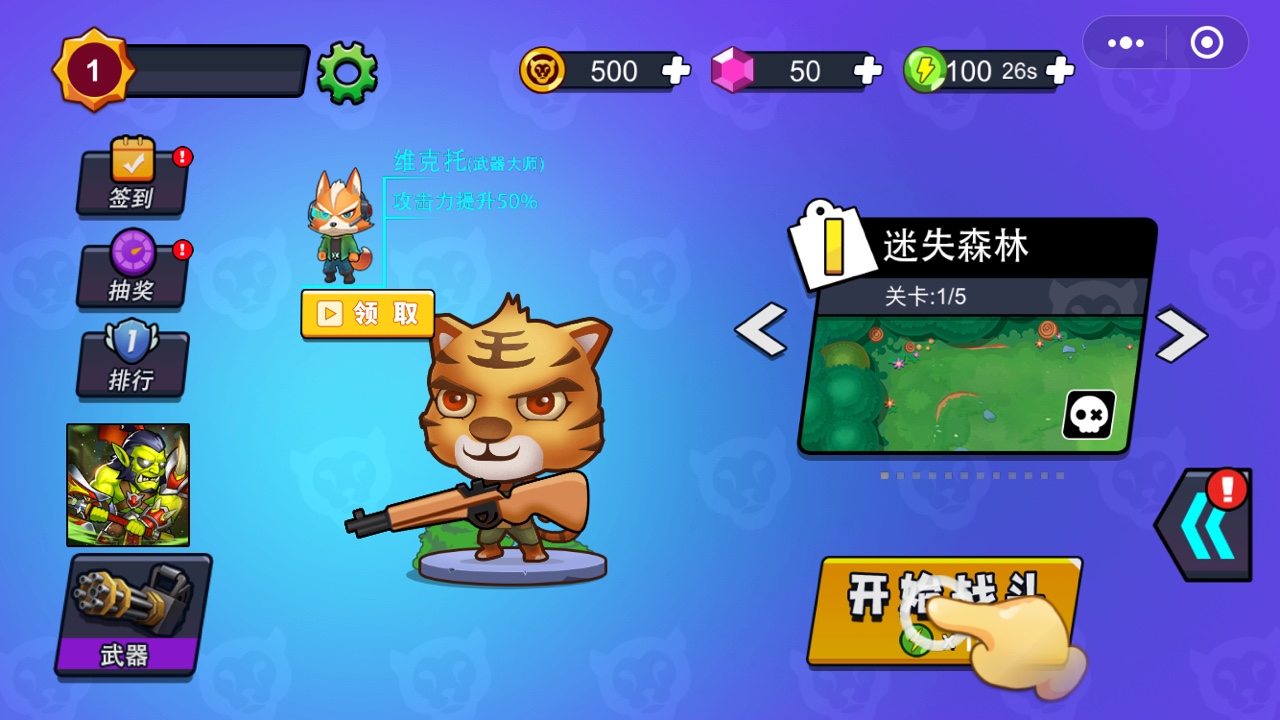Buy gems with pink gem plus button
The image size is (1280, 720).
pyautogui.click(x=867, y=70)
